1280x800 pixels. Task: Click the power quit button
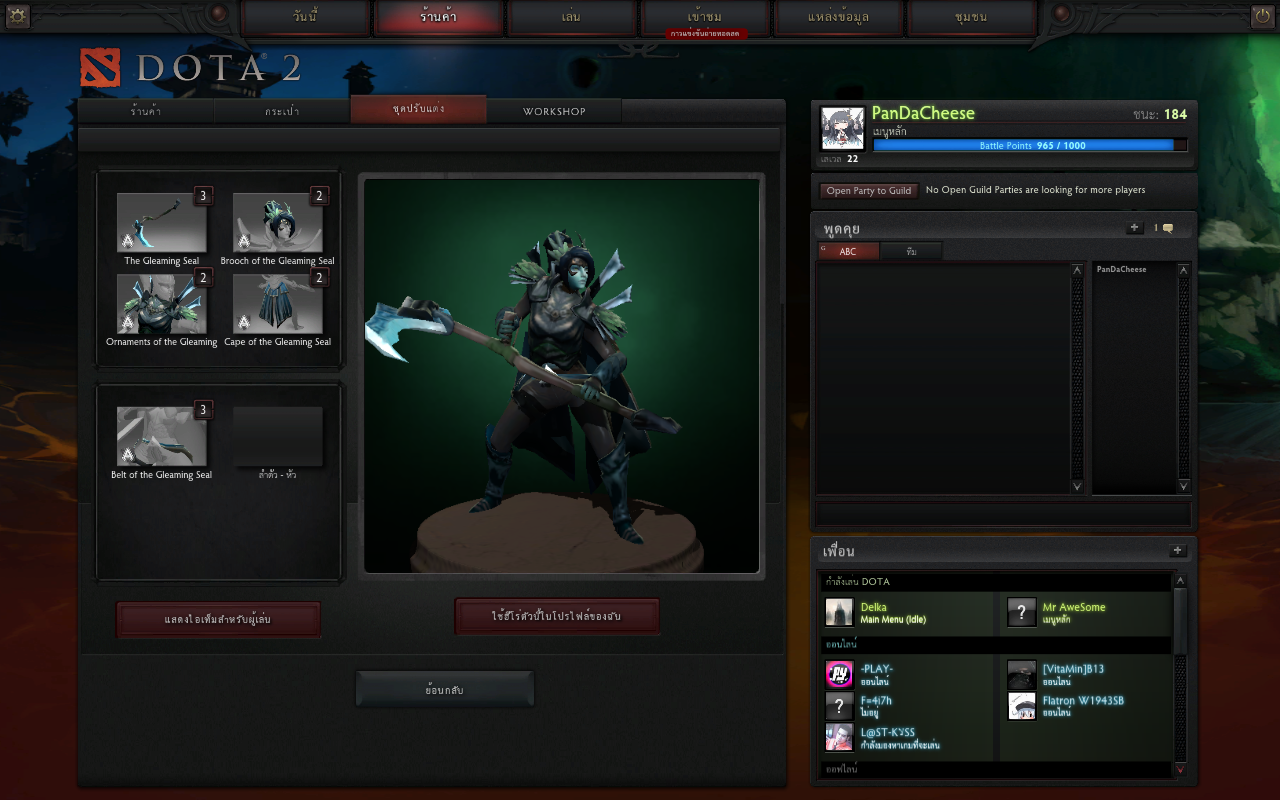(x=1262, y=16)
